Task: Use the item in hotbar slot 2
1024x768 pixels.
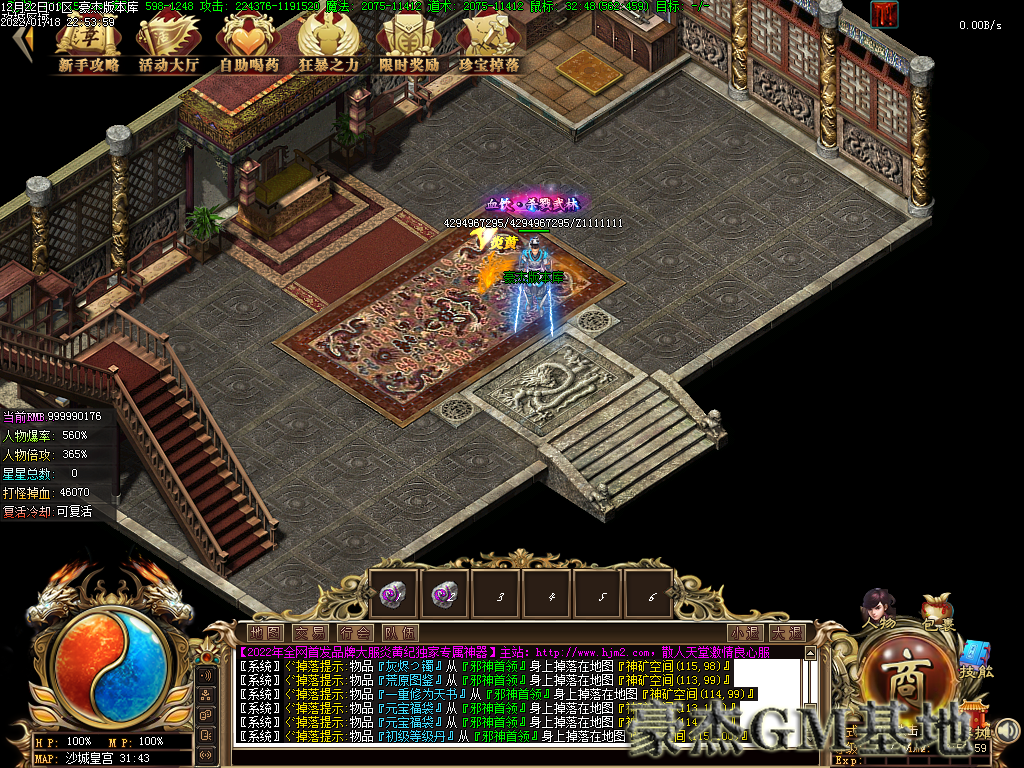Action: pos(444,596)
